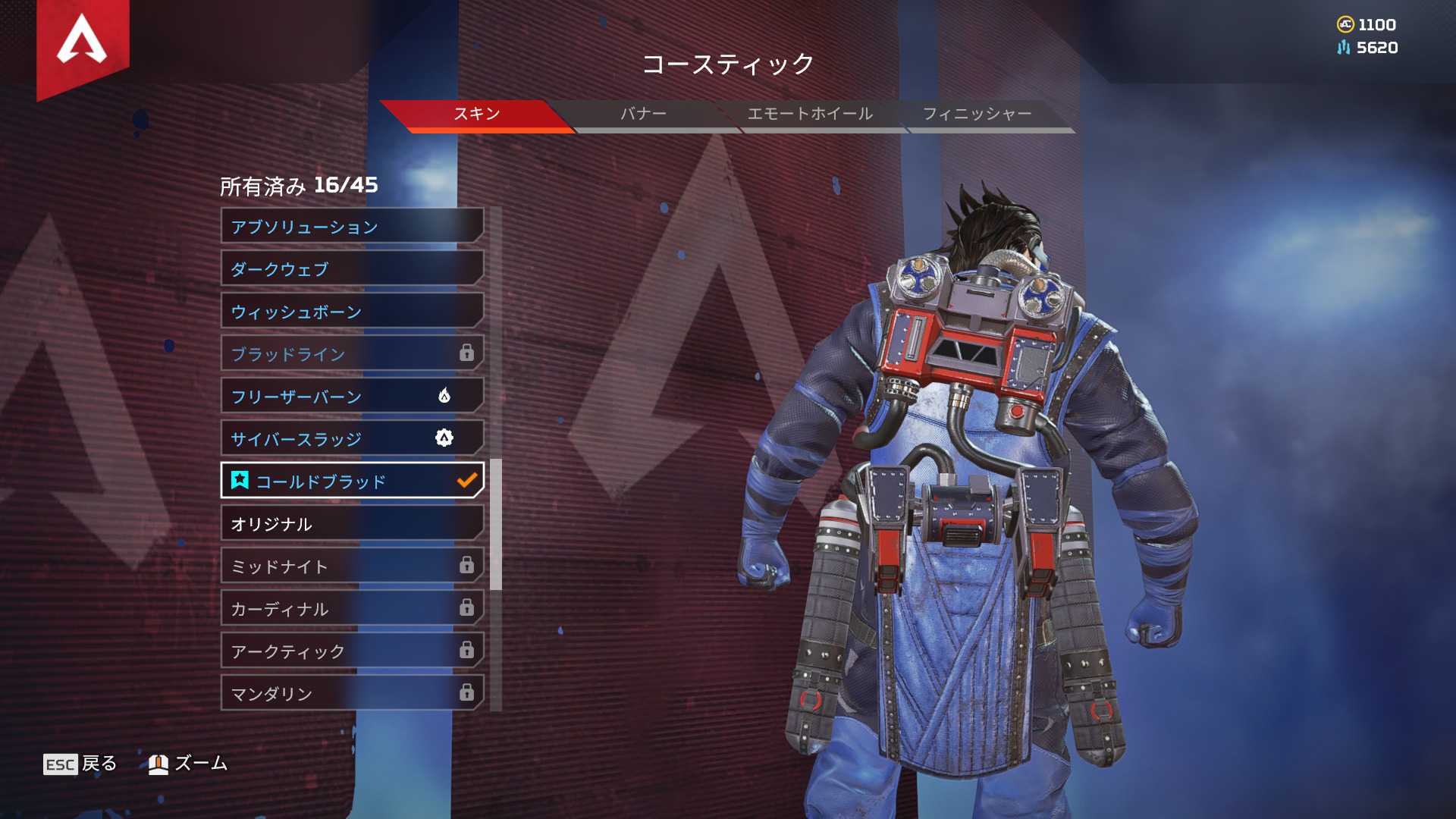Viewport: 1456px width, 819px height.
Task: Preview the locked カーディナル skin
Action: click(x=352, y=608)
